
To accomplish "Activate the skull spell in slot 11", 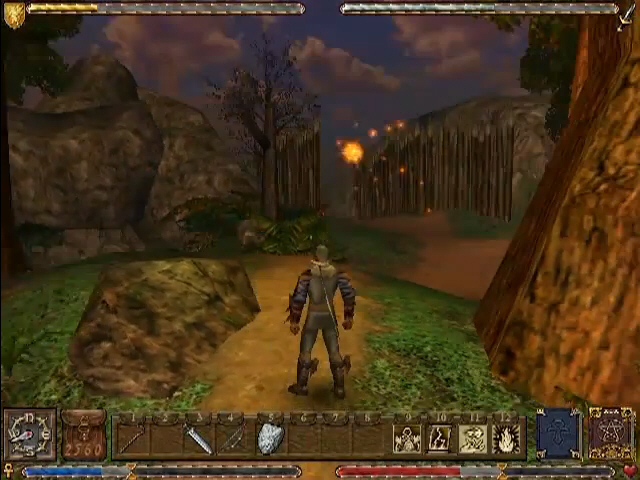I will pos(473,438).
